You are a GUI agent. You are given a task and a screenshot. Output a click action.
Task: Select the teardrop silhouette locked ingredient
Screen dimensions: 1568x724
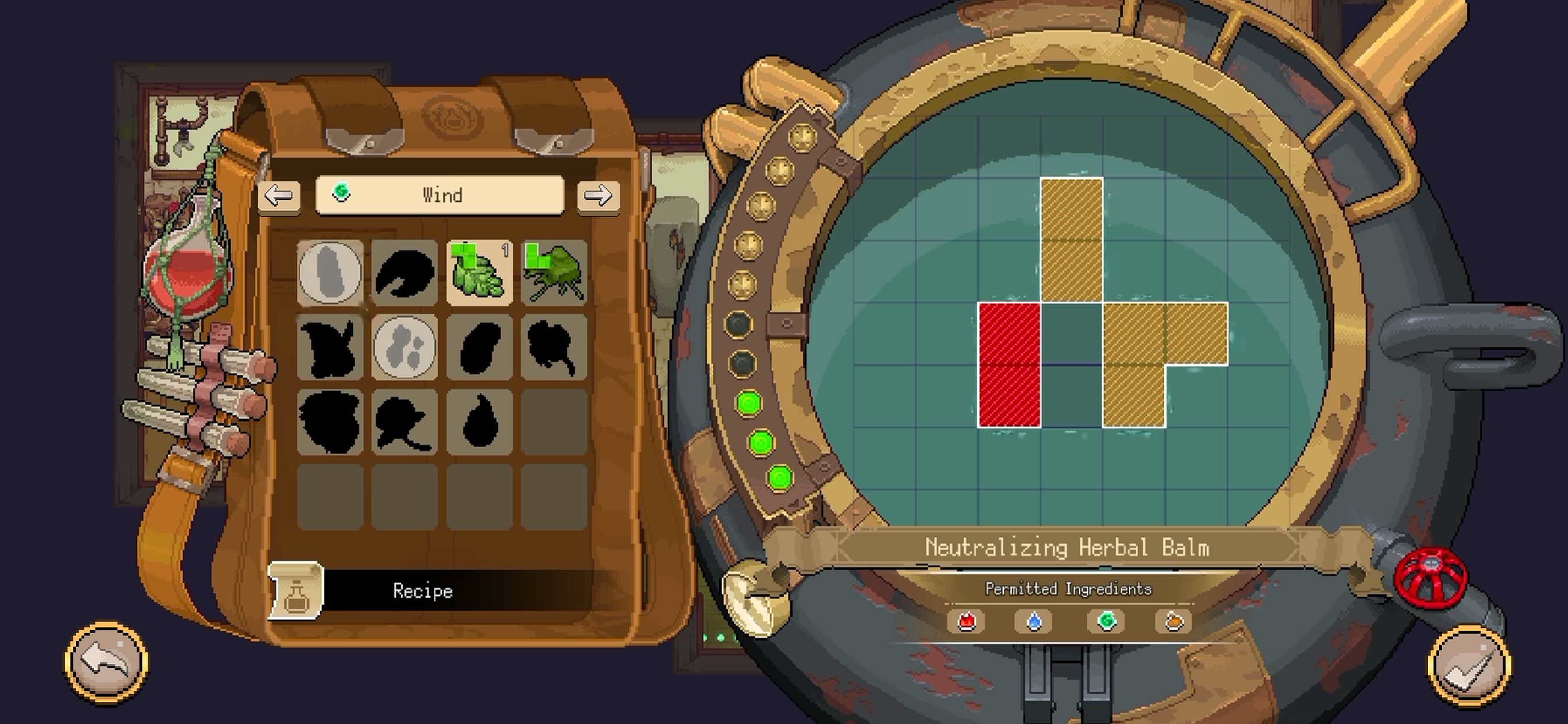[480, 421]
